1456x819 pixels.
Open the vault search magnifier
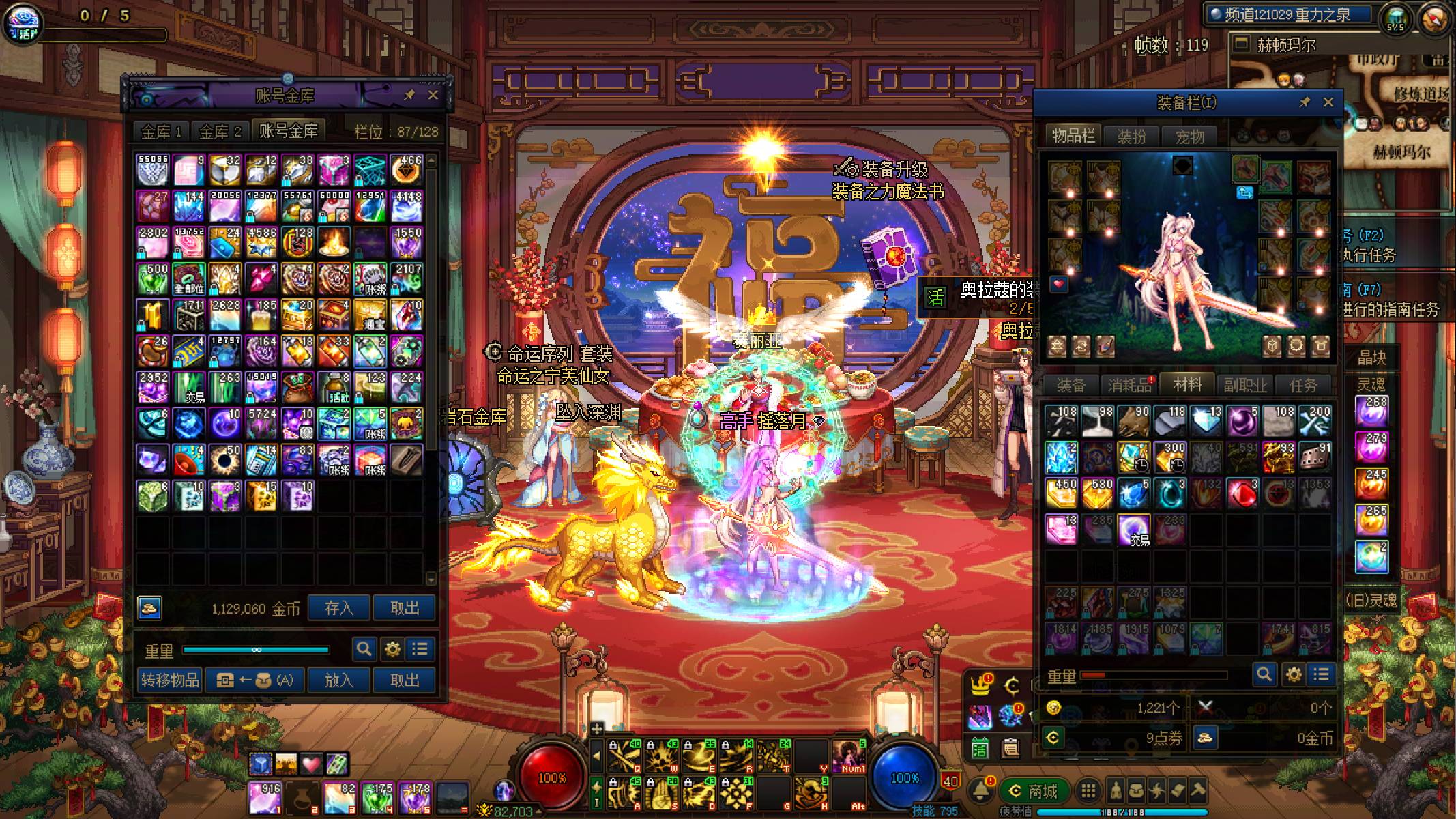click(x=364, y=648)
